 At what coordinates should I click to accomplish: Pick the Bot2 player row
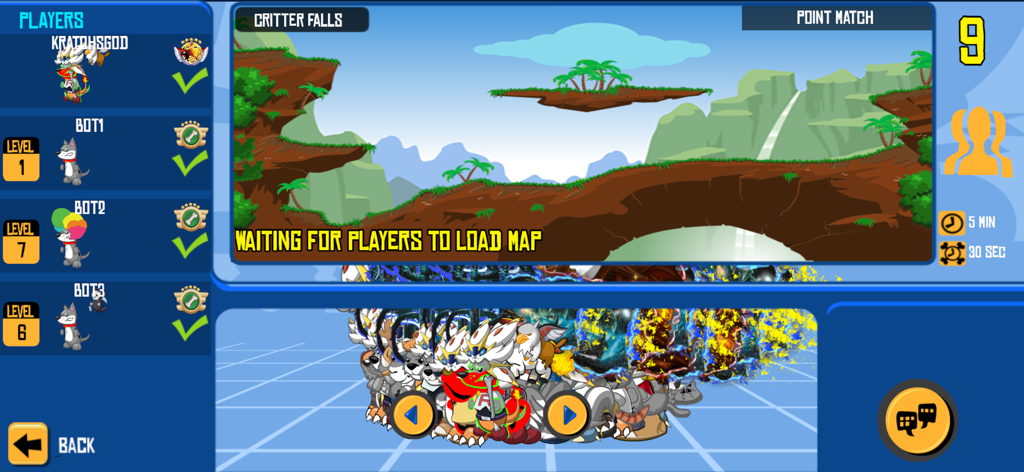click(105, 235)
